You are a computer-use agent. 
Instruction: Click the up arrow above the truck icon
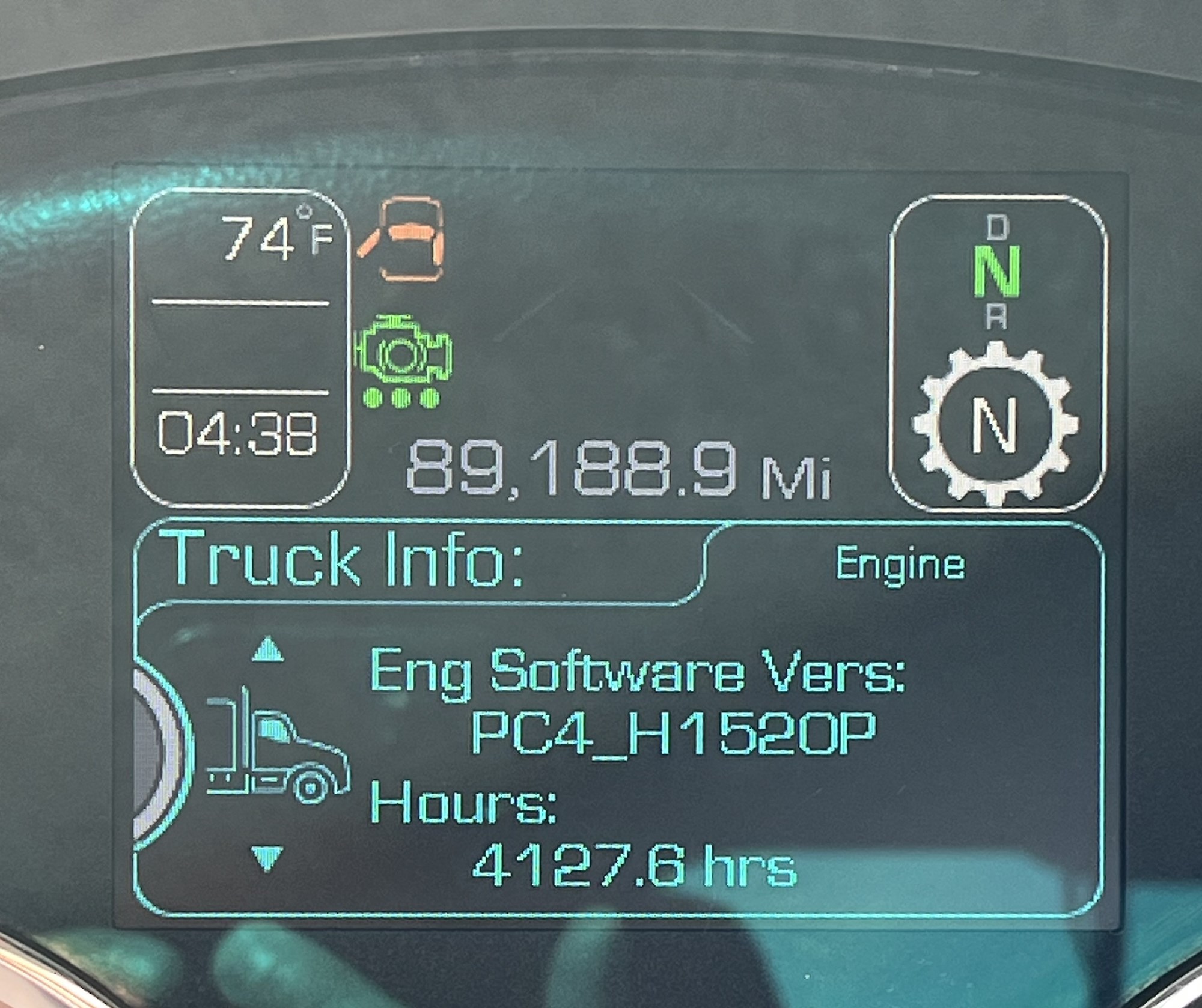[268, 650]
